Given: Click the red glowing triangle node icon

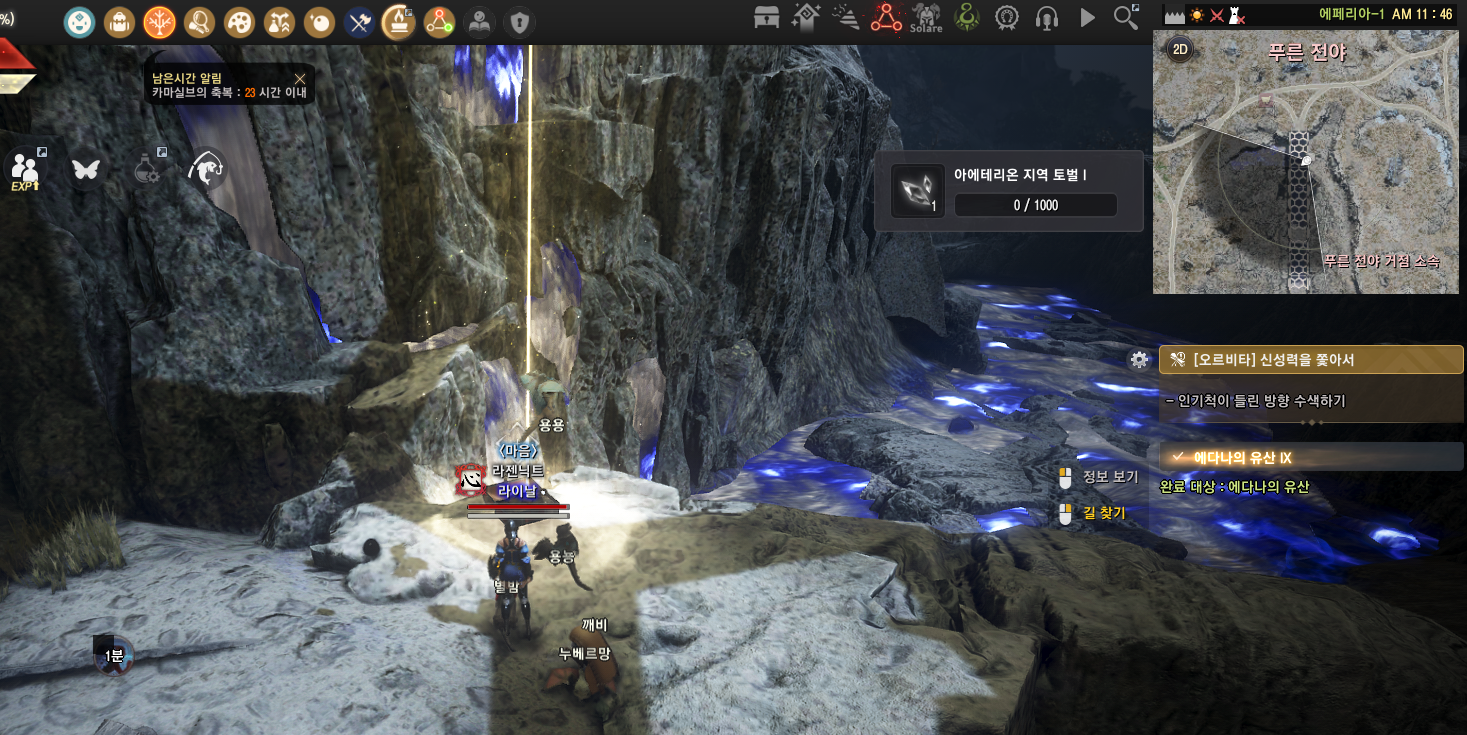Looking at the screenshot, I should (886, 17).
